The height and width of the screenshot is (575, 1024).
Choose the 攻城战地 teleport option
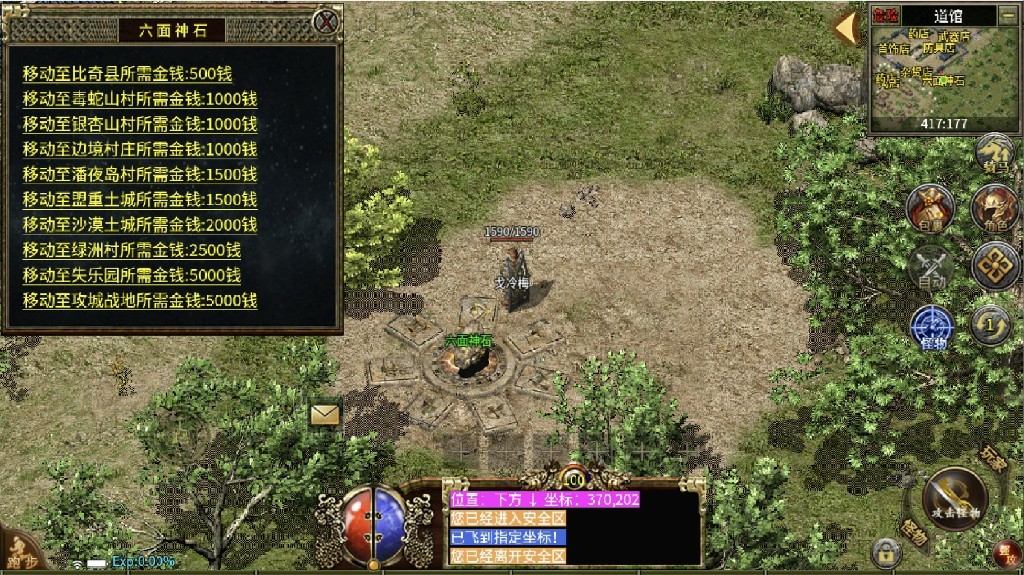click(x=140, y=300)
